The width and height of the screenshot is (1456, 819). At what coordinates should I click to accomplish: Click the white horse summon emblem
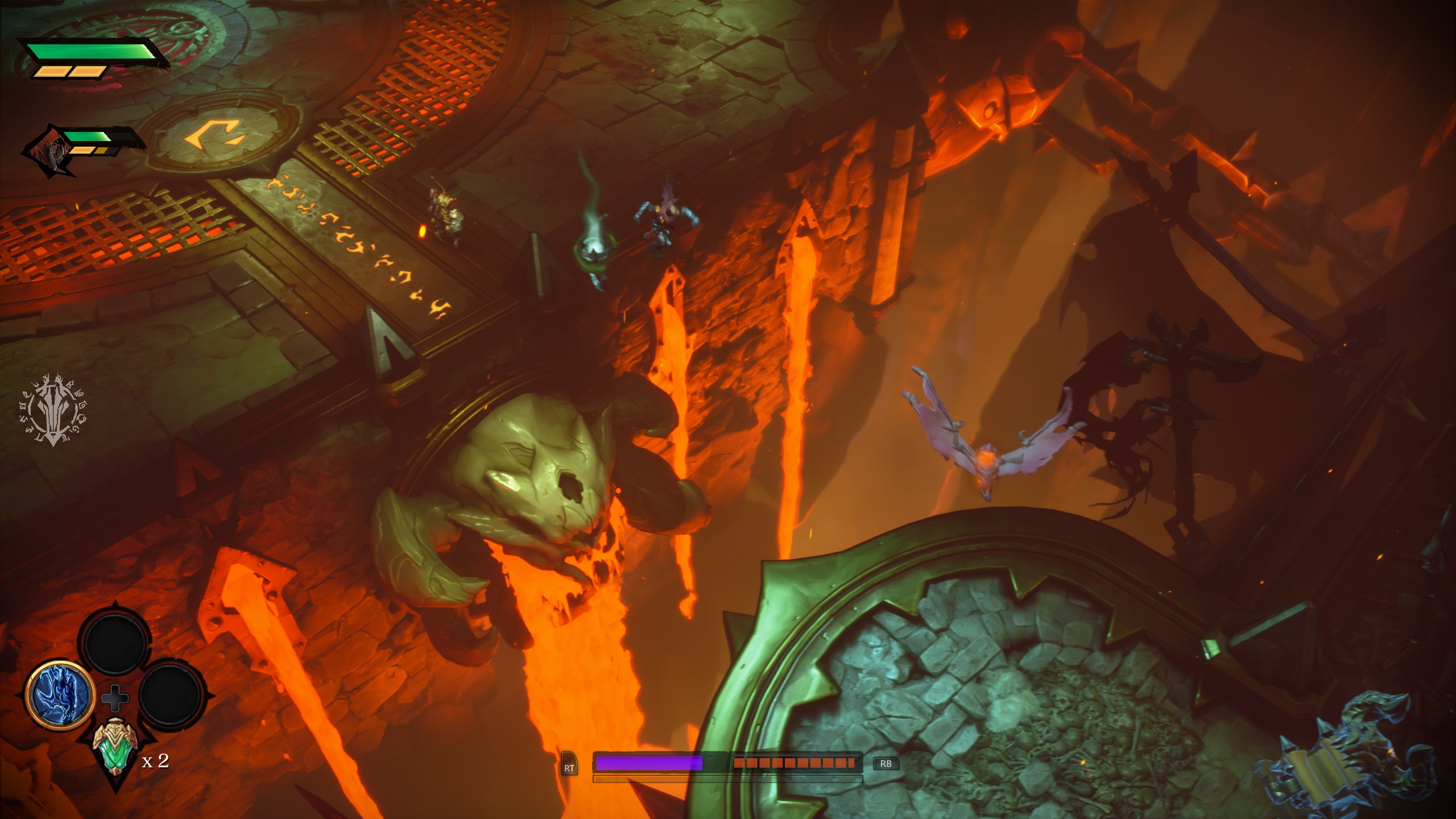(55, 410)
